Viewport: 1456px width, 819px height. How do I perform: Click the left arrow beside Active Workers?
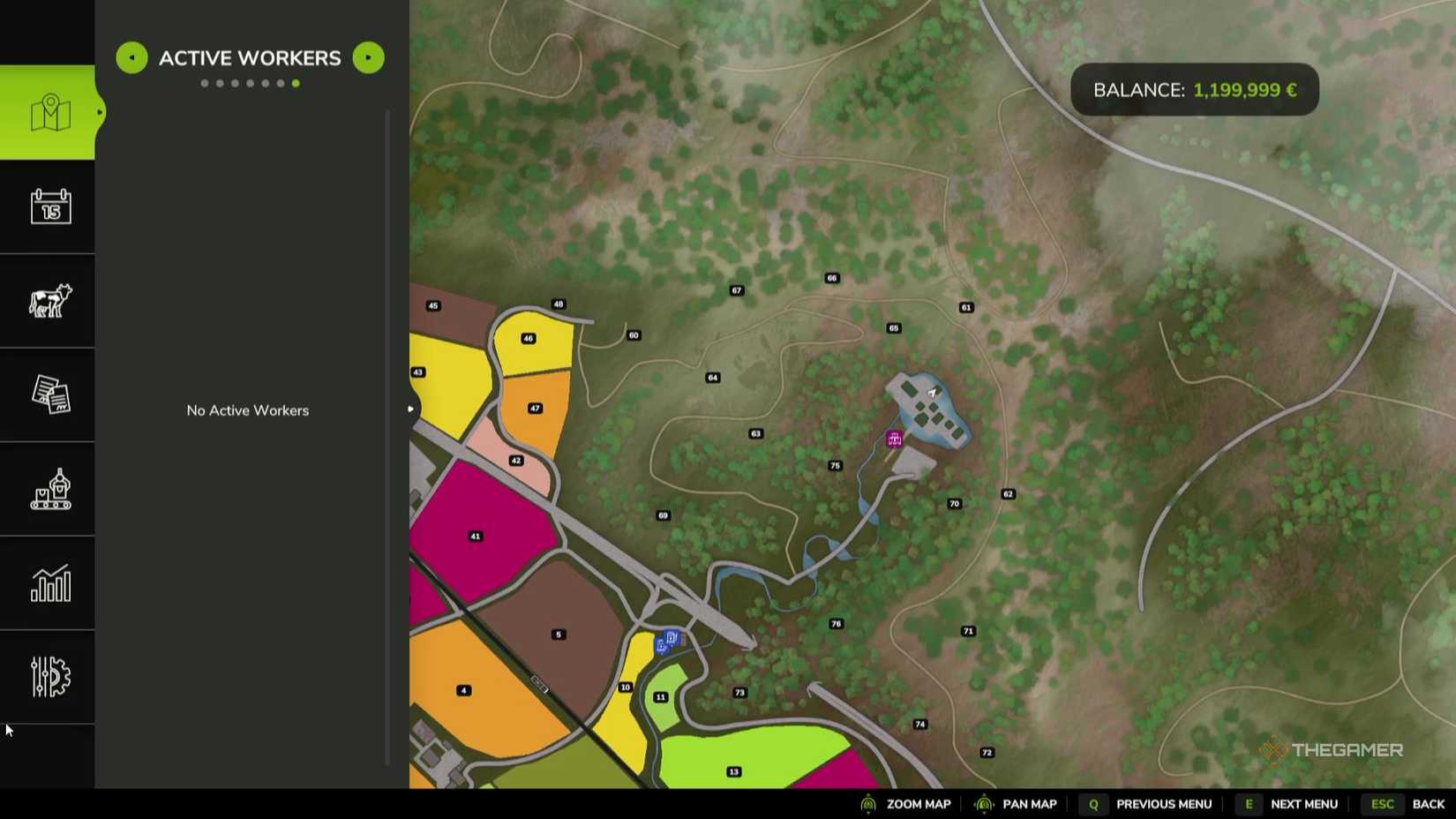click(131, 57)
